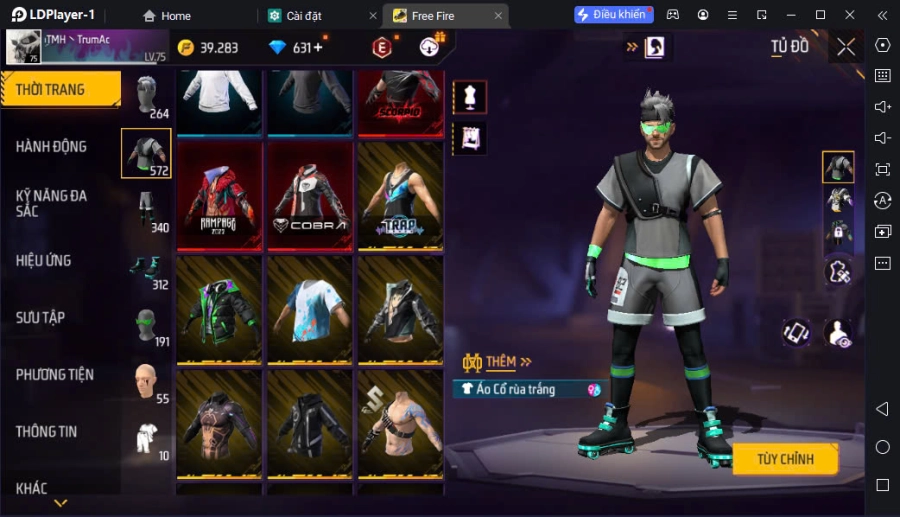Open the Thông Tin category

click(47, 432)
